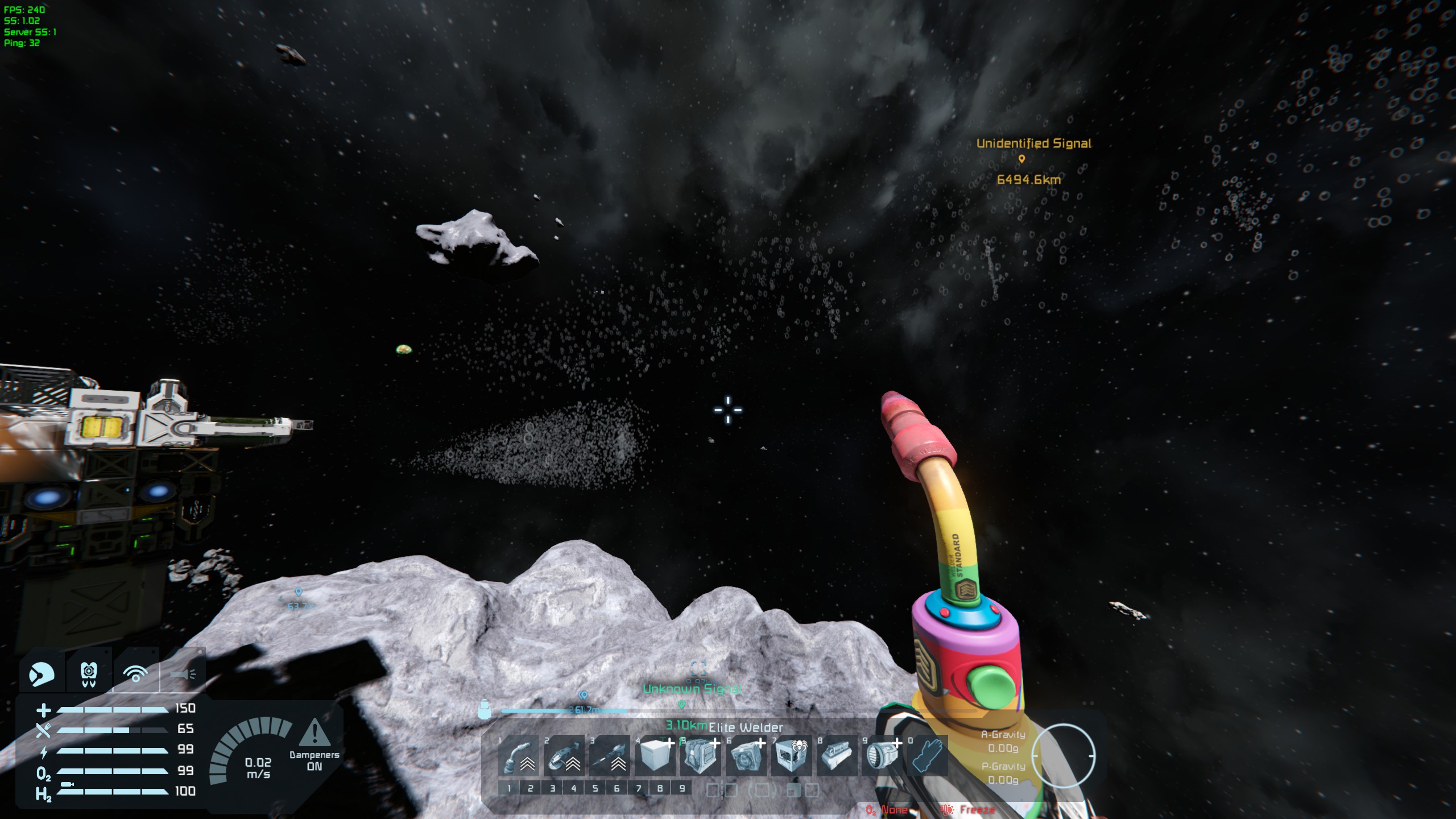Choose the spider-marked block in slot 7

coord(791,756)
